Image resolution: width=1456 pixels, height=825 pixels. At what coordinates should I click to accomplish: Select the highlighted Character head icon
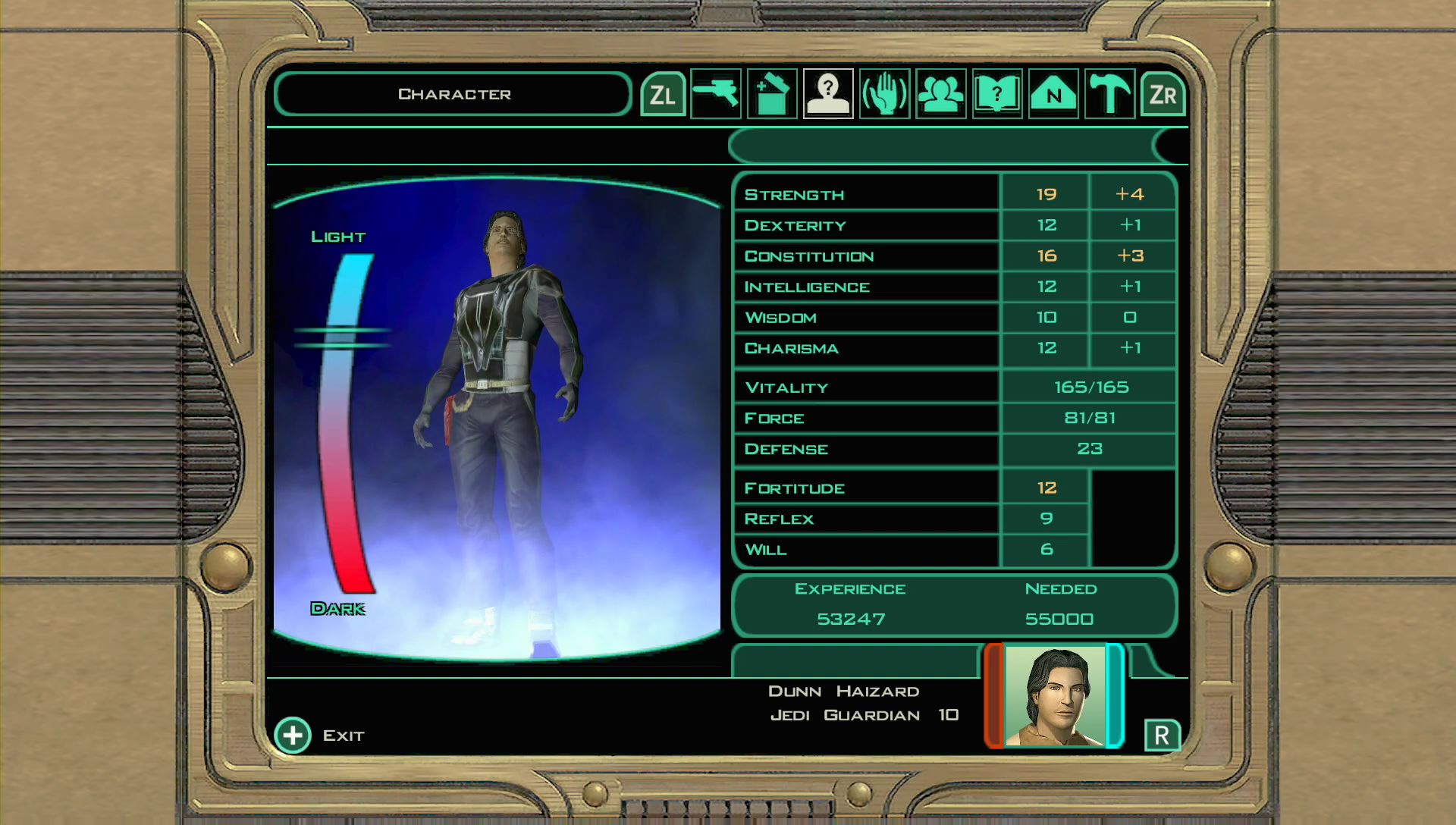point(827,94)
